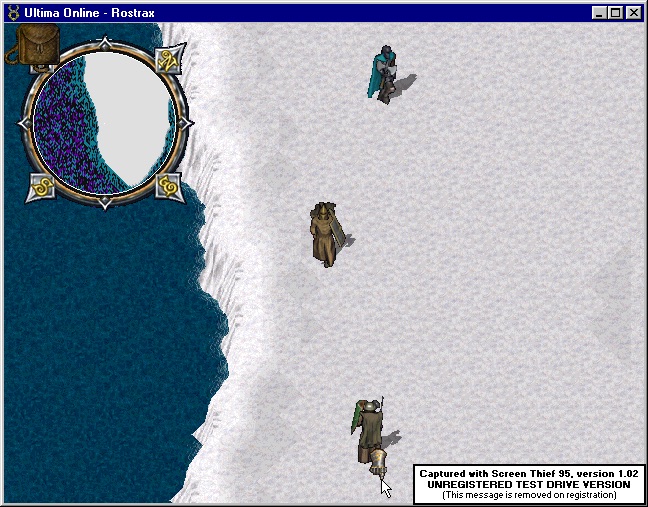Open the leather backpack
Image resolution: width=648 pixels, height=507 pixels.
36,45
